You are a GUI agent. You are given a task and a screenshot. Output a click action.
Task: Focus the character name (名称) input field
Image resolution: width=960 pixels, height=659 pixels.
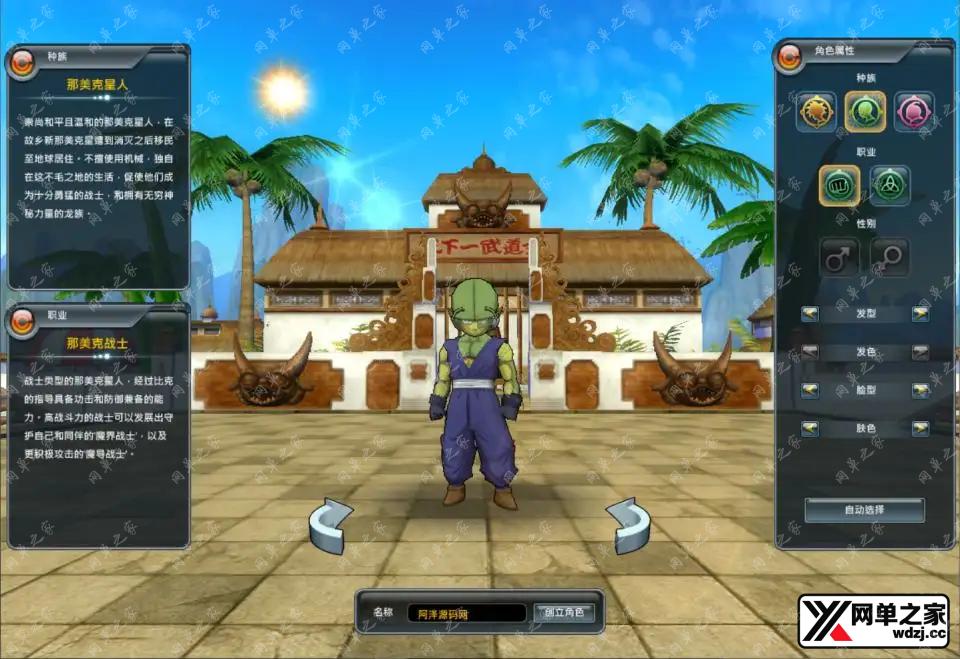pyautogui.click(x=465, y=613)
